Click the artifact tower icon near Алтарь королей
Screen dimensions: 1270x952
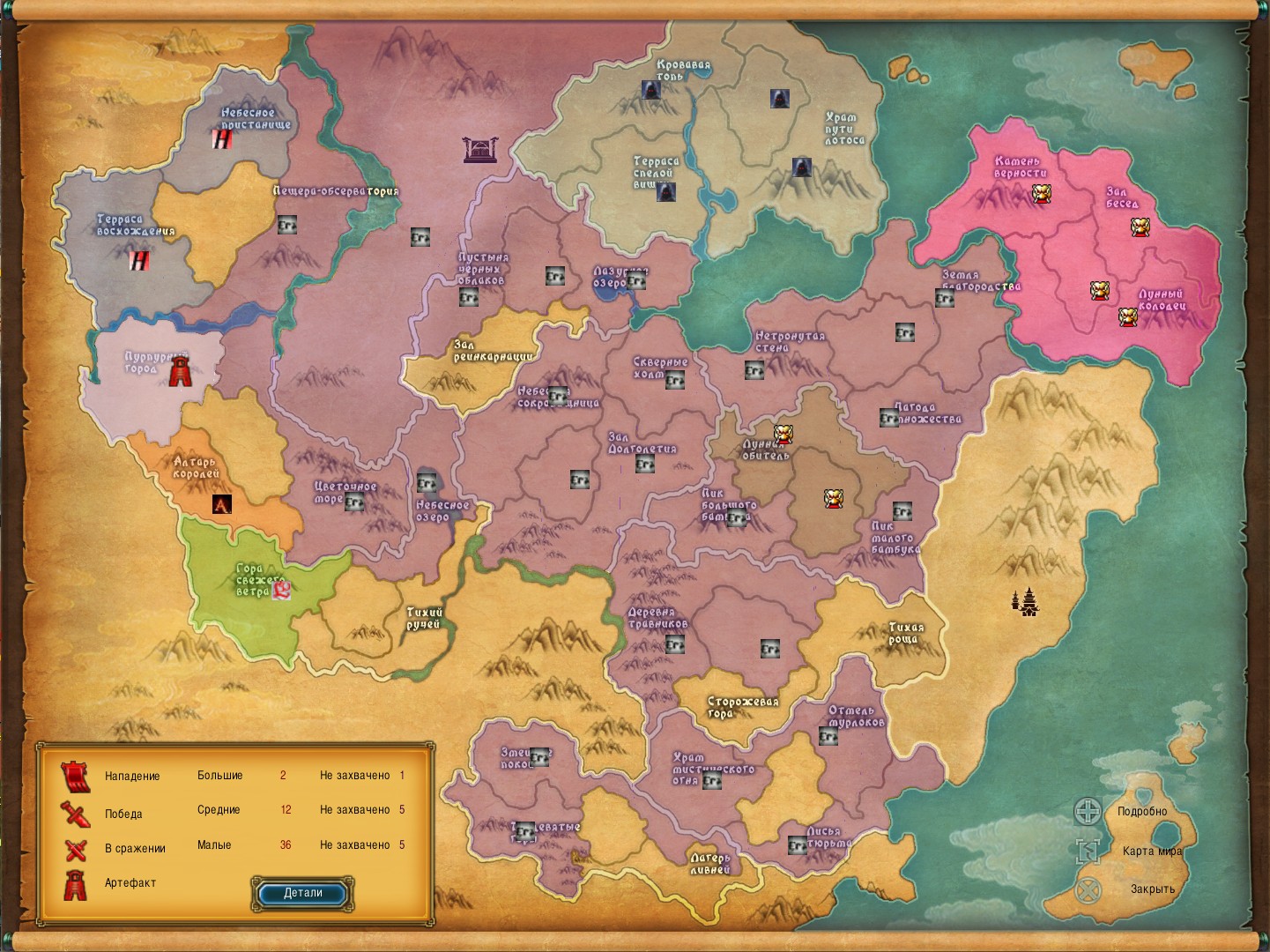click(x=220, y=503)
